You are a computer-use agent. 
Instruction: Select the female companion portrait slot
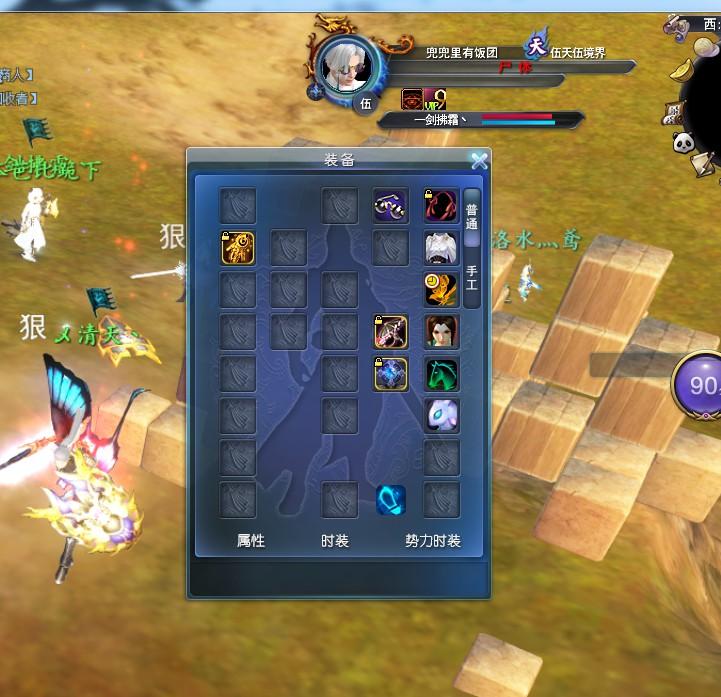click(x=441, y=332)
